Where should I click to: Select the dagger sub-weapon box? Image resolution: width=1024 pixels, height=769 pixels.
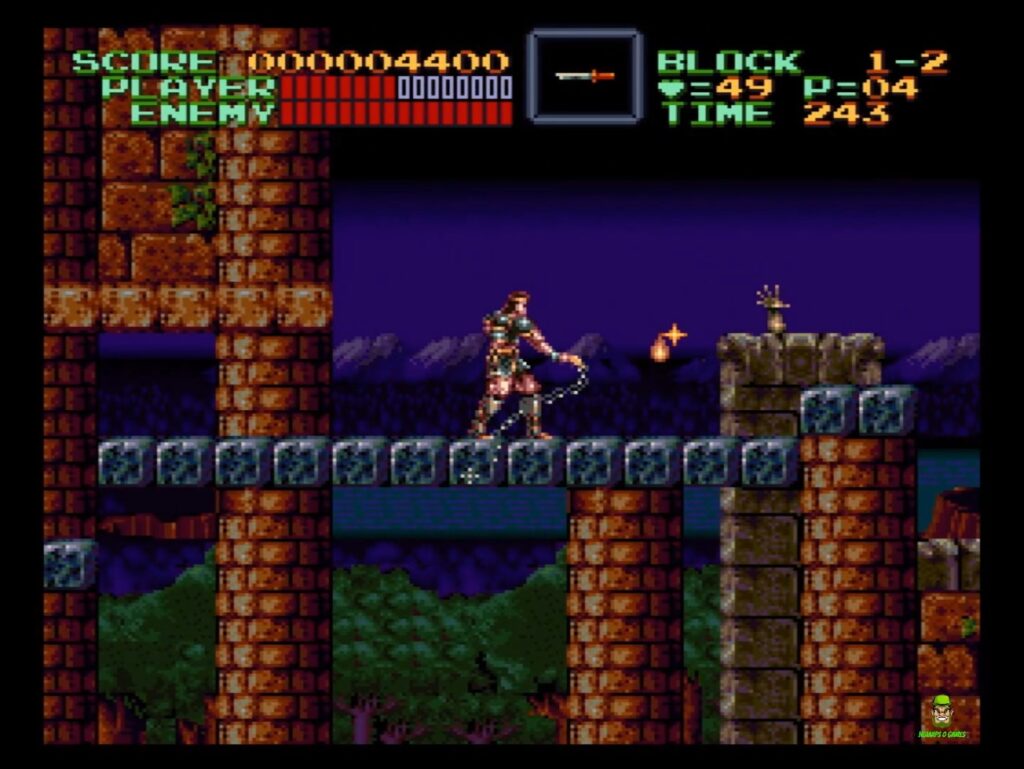(x=585, y=76)
